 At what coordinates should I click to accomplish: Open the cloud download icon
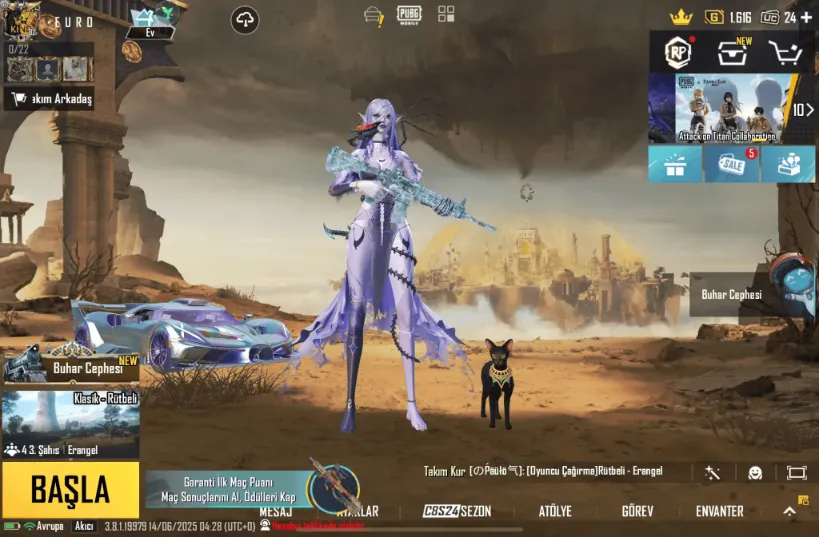[244, 18]
